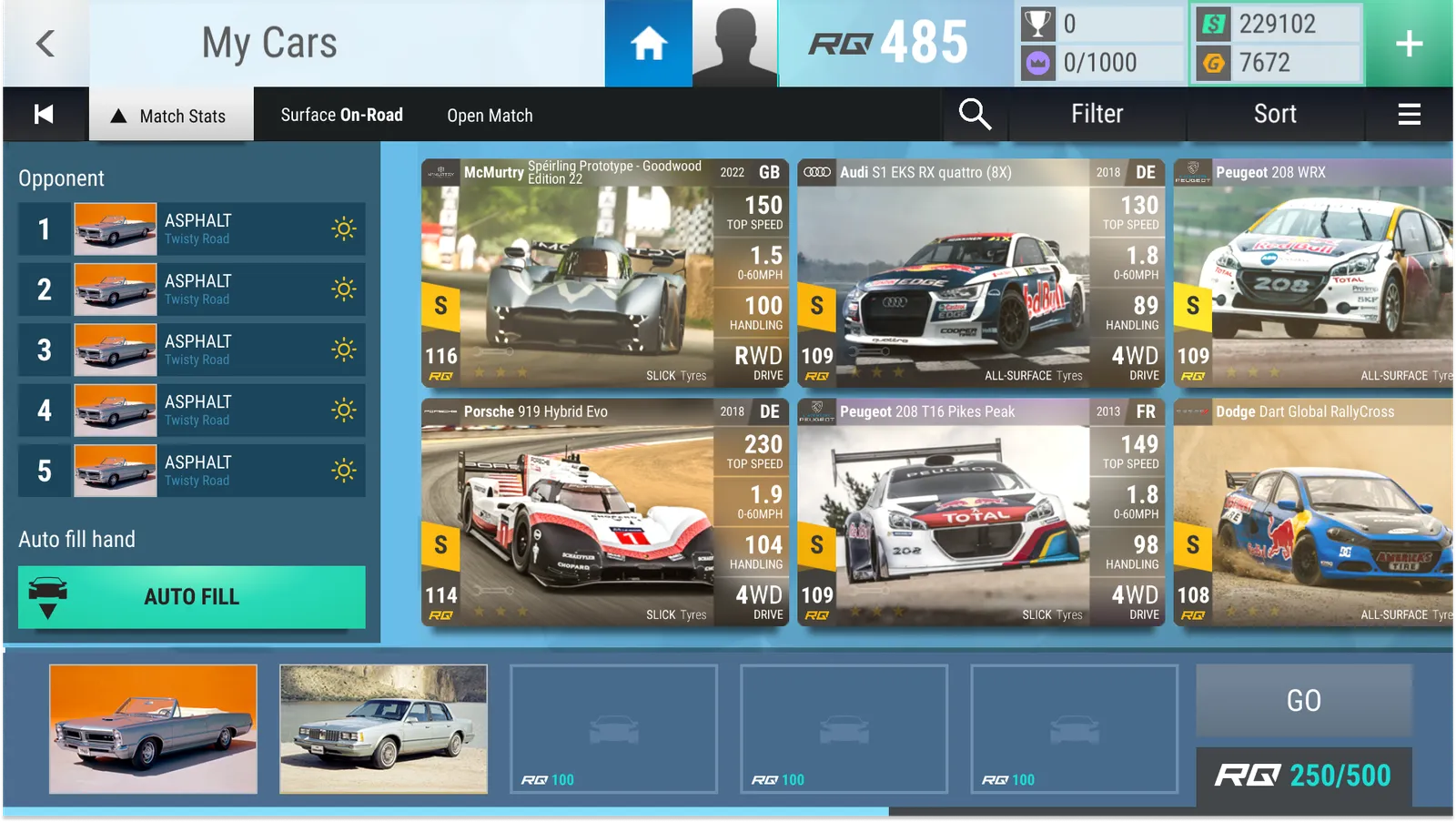Open the Filter options
This screenshot has width=1456, height=822.
click(x=1097, y=115)
